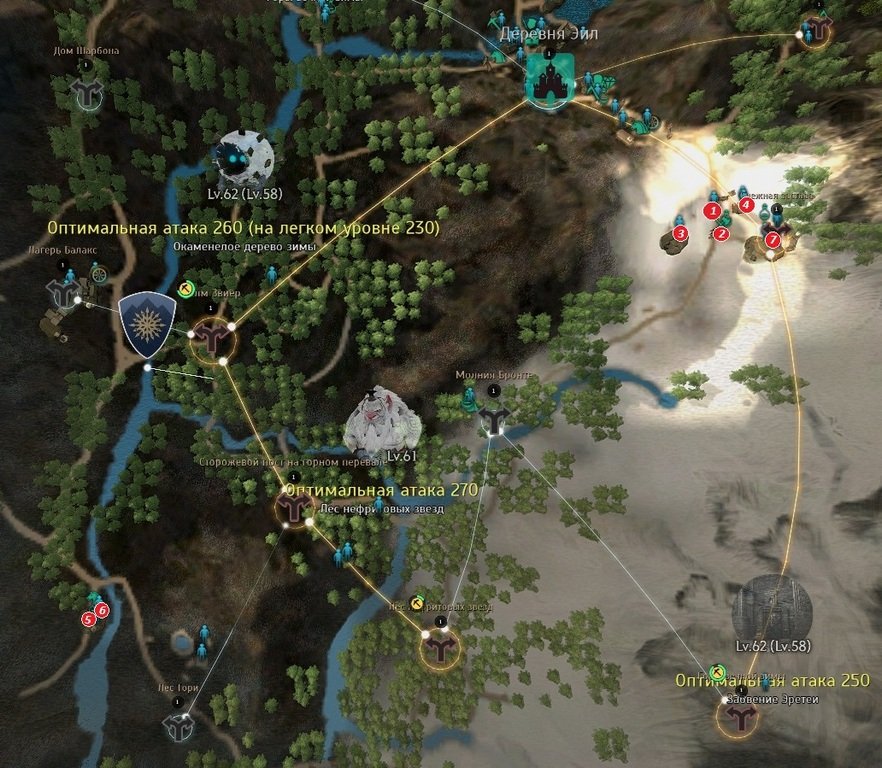Select red numbered marker 6
Viewport: 882px width, 768px height.
pos(102,609)
